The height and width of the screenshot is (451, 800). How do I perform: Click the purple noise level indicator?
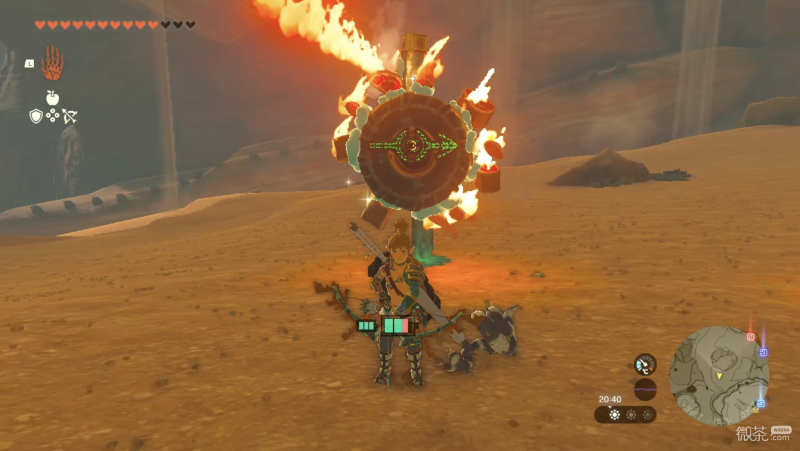645,389
